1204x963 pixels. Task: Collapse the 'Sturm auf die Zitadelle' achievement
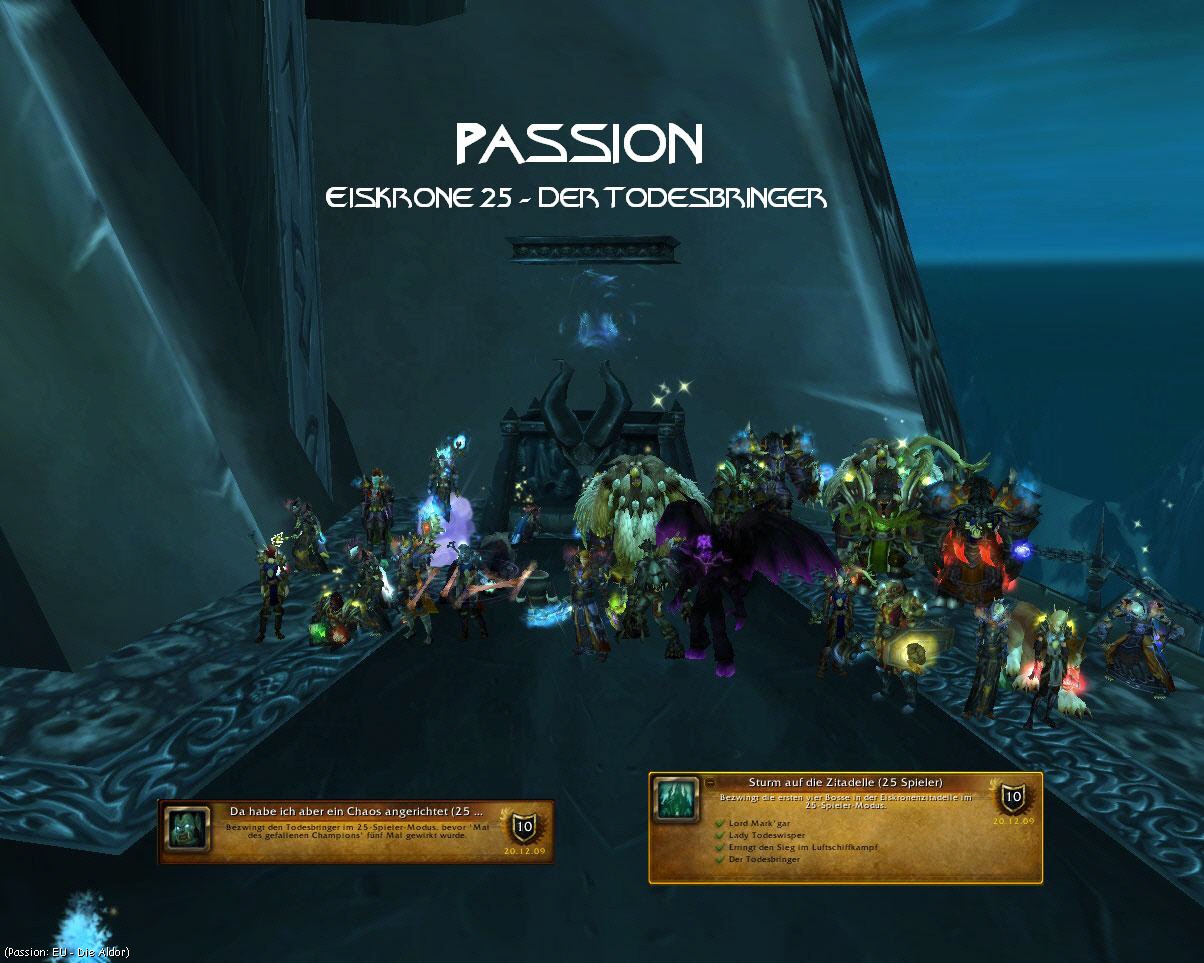click(x=710, y=782)
